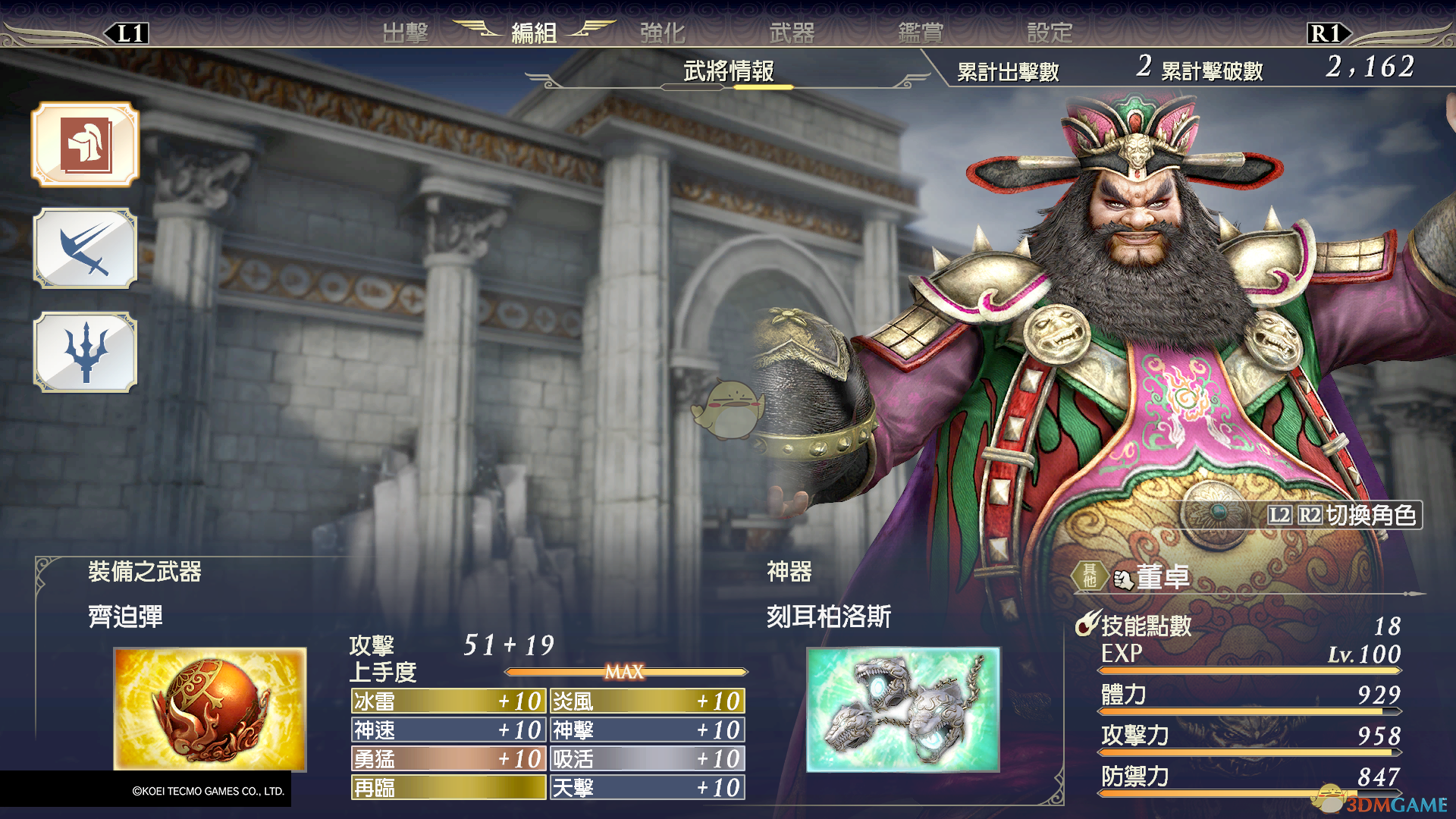
Task: Click the 冰雷 attribute slot
Action: click(x=448, y=701)
